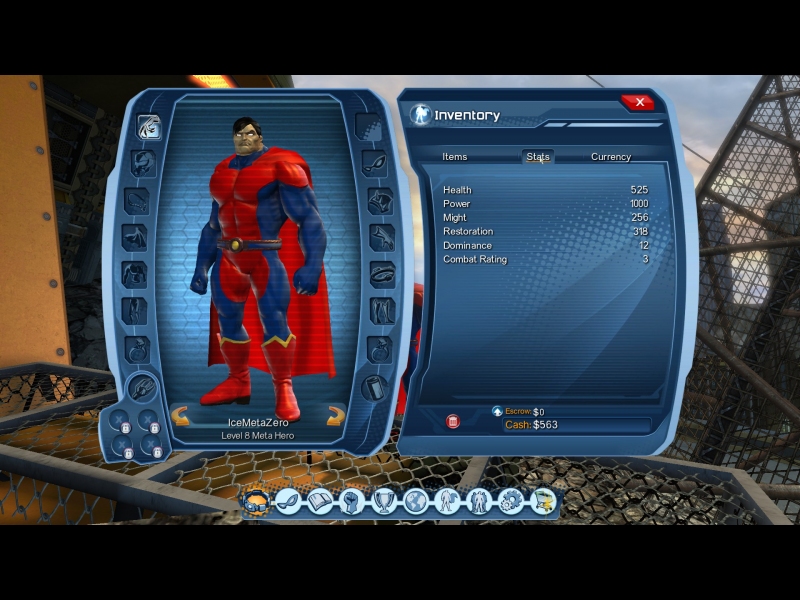Image resolution: width=800 pixels, height=600 pixels.
Task: Rotate character with the left orange arrow
Action: (182, 417)
